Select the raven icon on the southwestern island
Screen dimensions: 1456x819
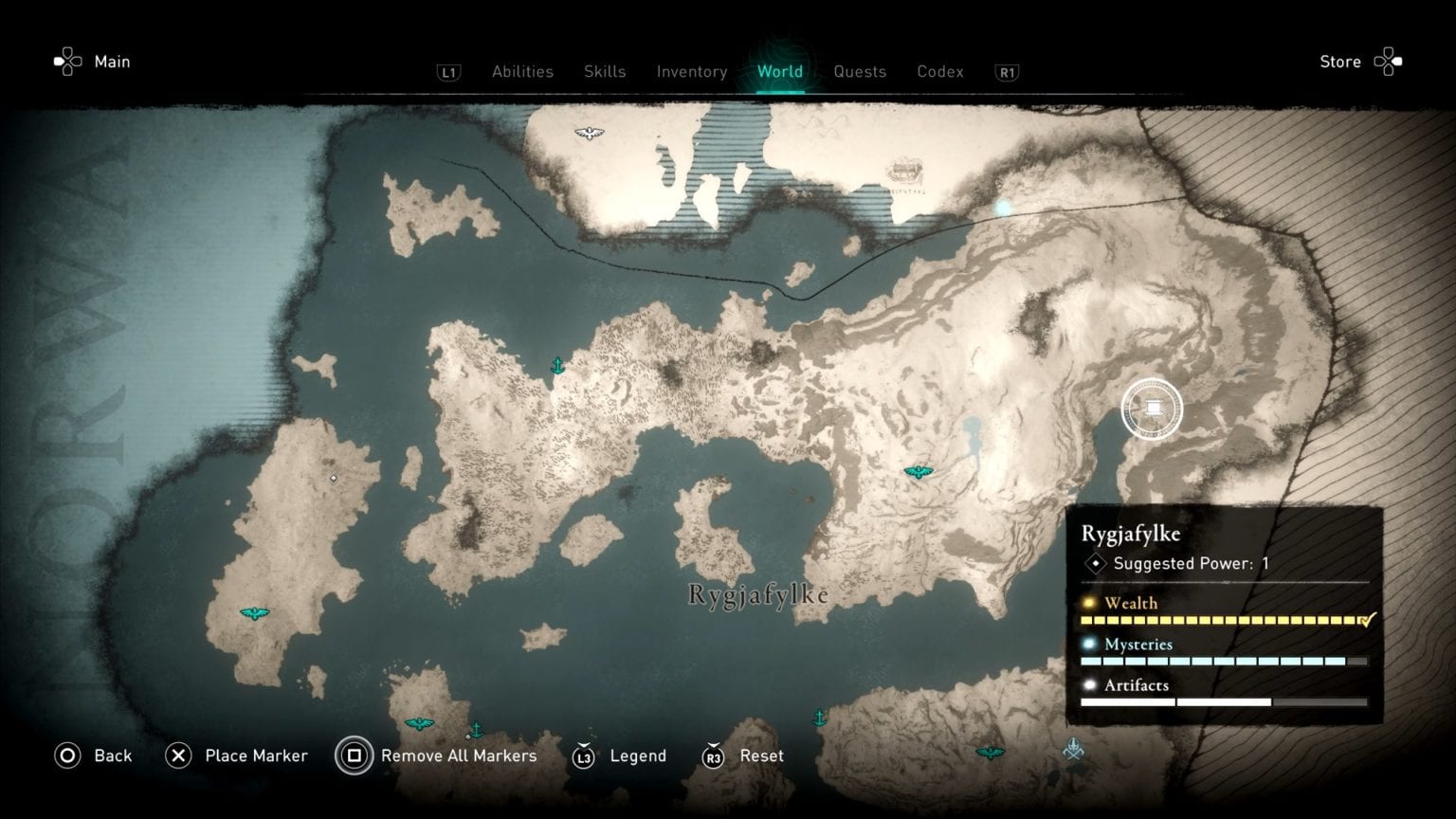tap(253, 613)
